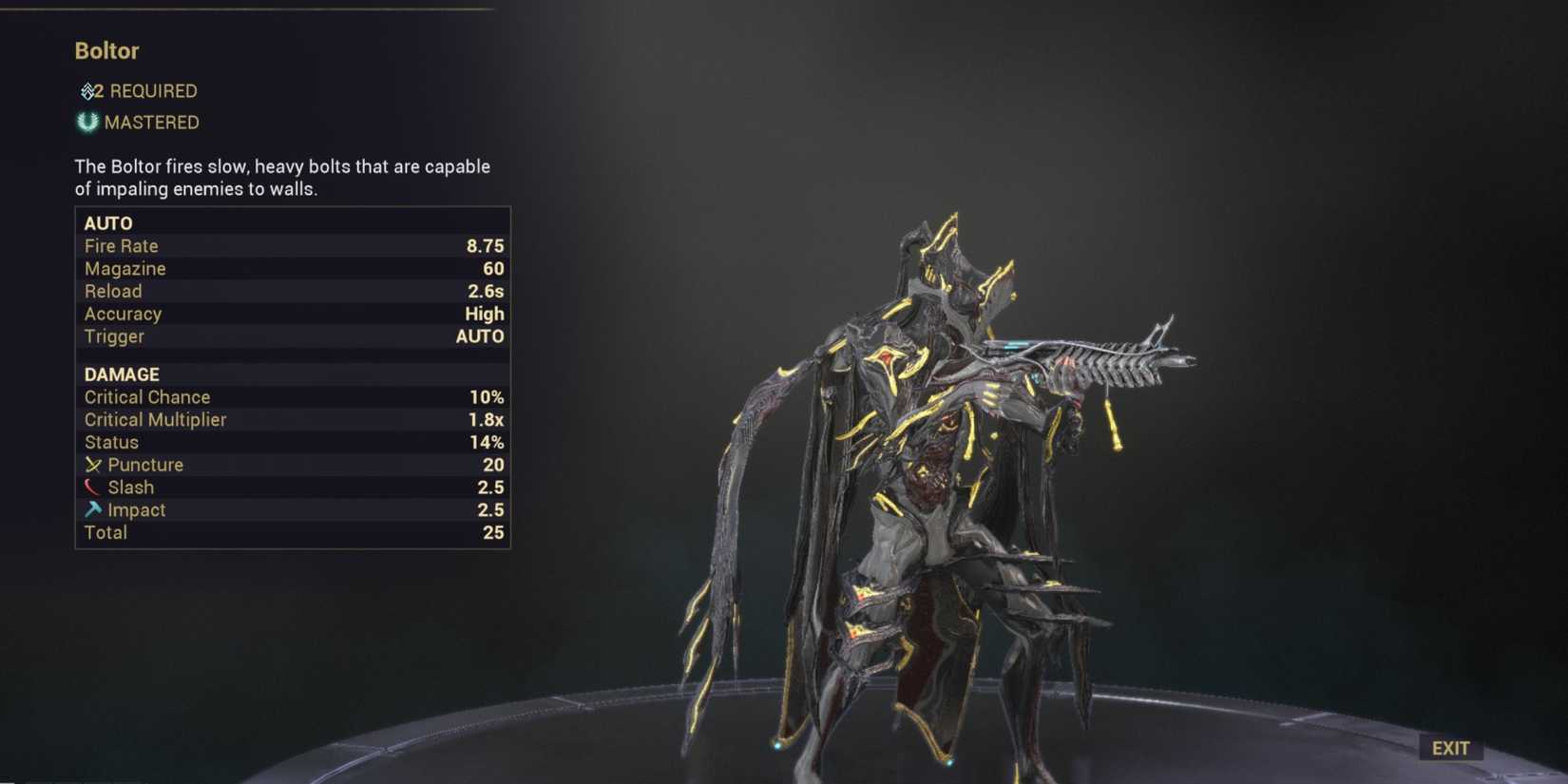Click the Puncture damage type icon

click(93, 465)
